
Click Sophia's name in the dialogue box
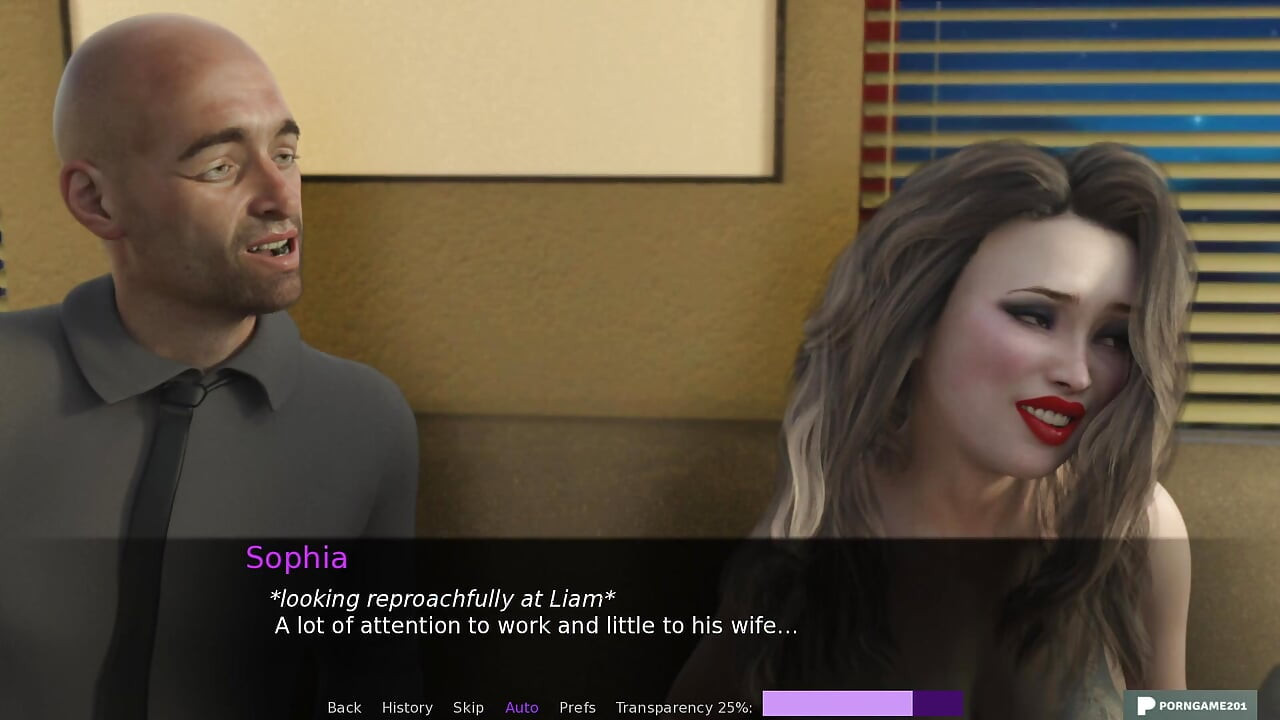pyautogui.click(x=297, y=558)
